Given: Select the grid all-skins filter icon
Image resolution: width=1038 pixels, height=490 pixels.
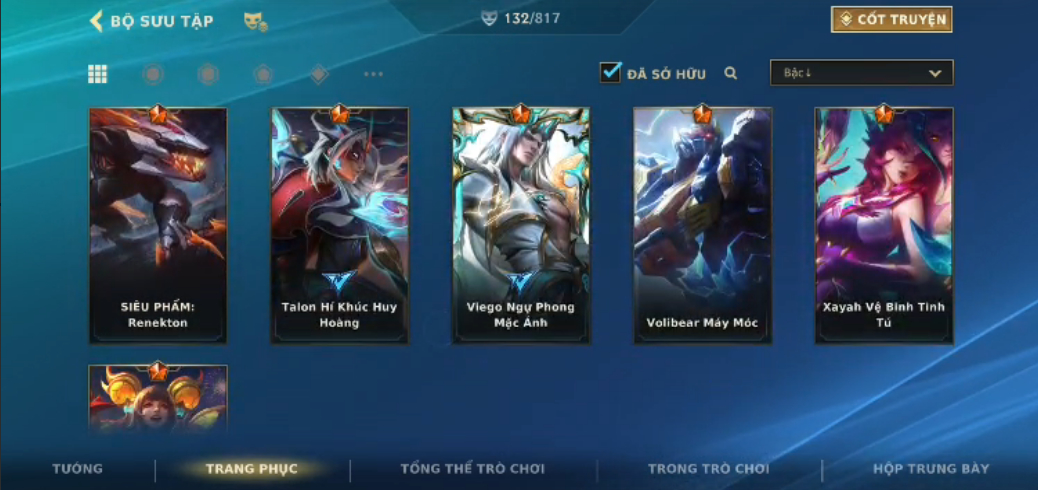Looking at the screenshot, I should coord(98,74).
